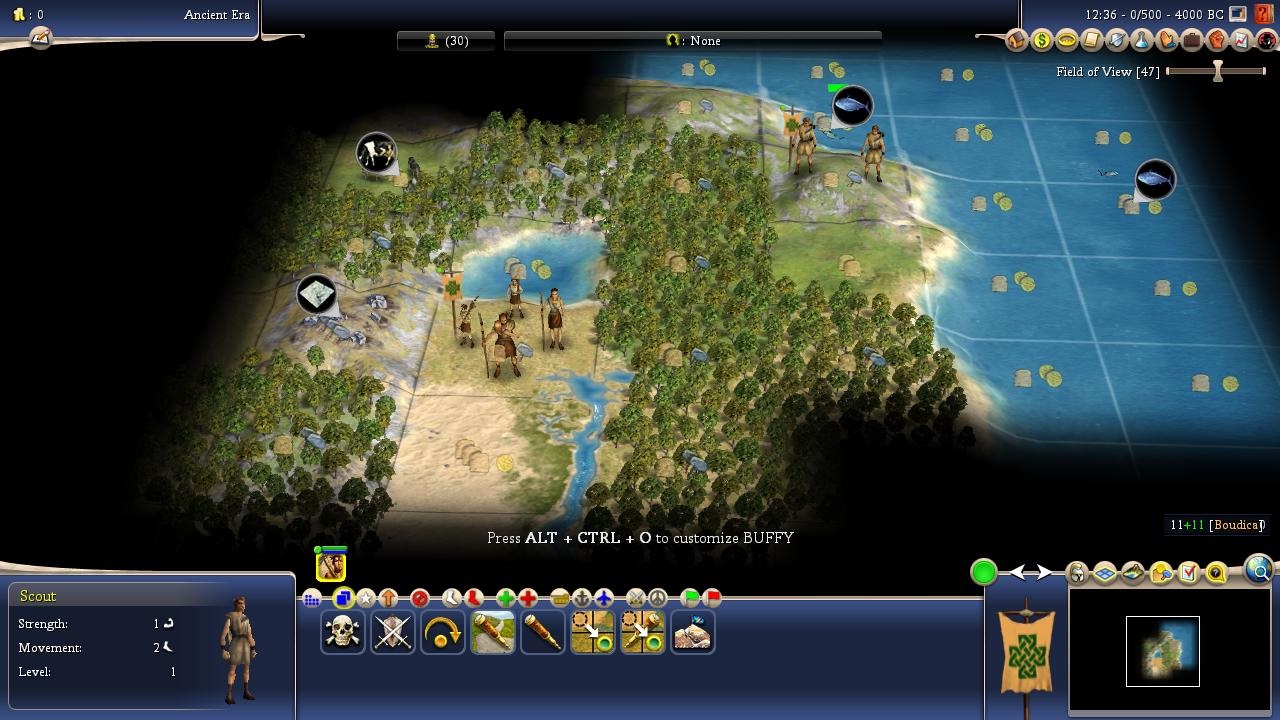
Task: Activate the crossed-swords-over-shield command
Action: click(x=393, y=633)
